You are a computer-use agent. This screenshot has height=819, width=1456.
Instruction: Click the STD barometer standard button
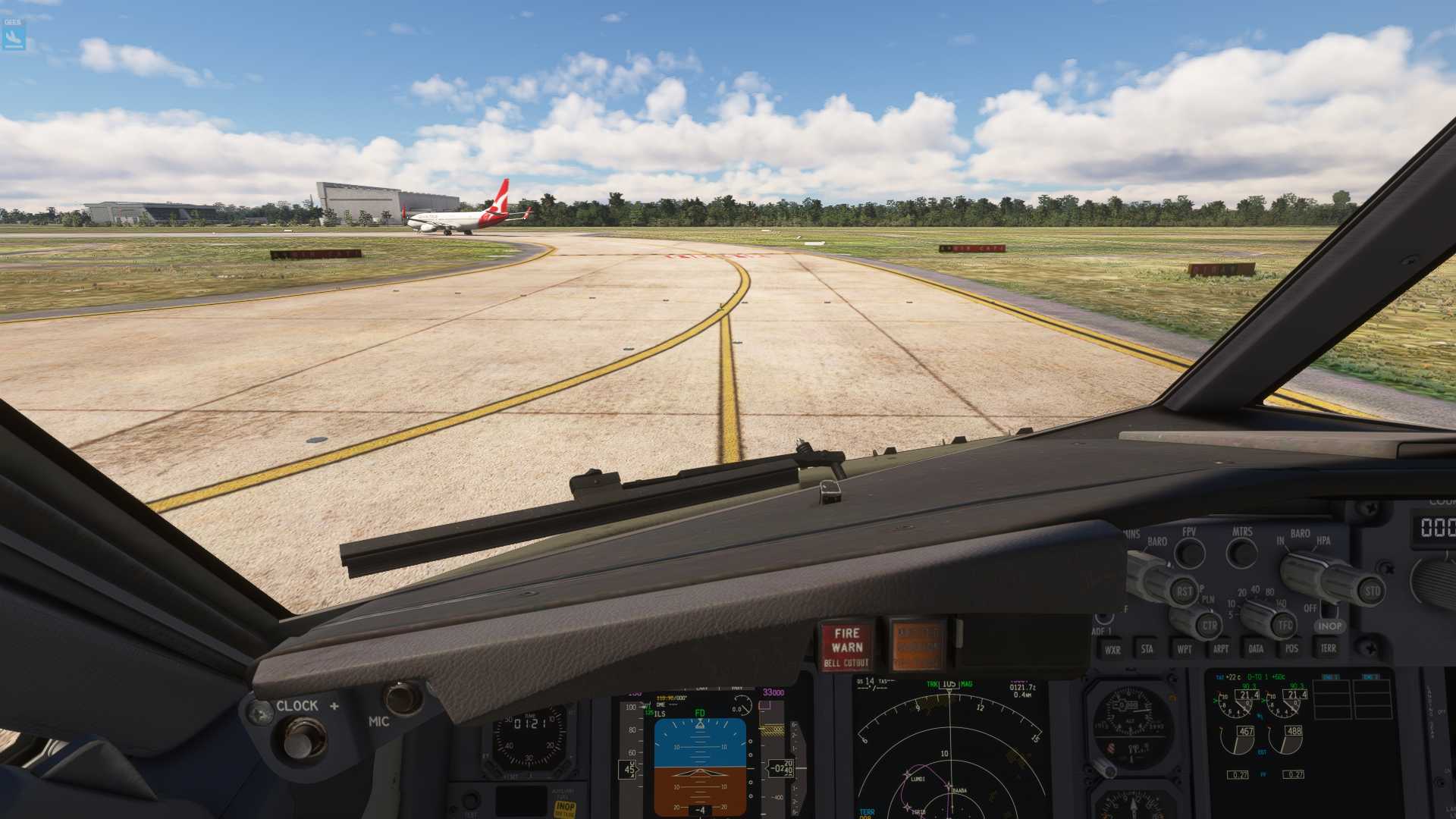[x=1372, y=591]
